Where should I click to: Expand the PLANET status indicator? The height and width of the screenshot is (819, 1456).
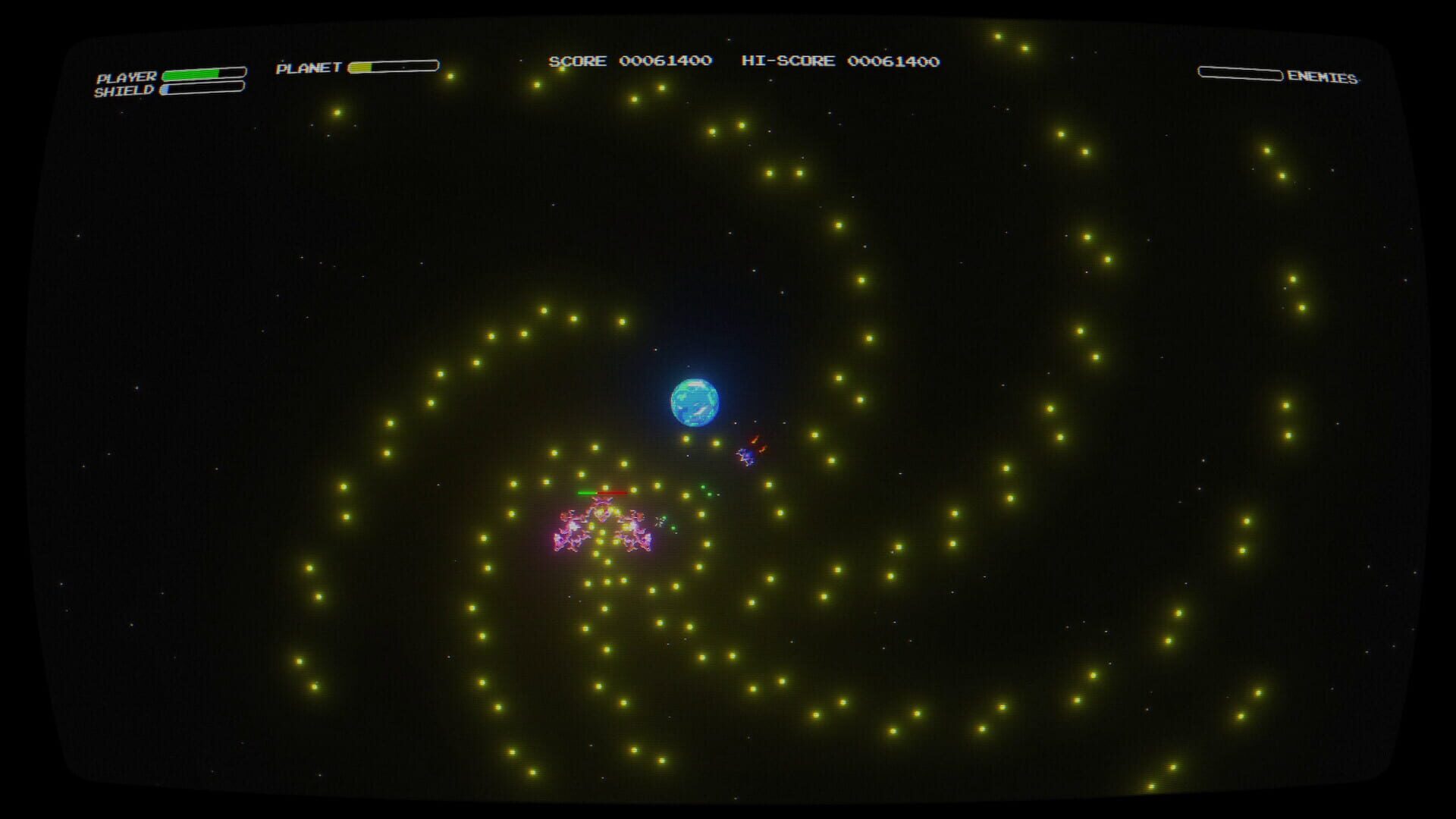[x=394, y=65]
